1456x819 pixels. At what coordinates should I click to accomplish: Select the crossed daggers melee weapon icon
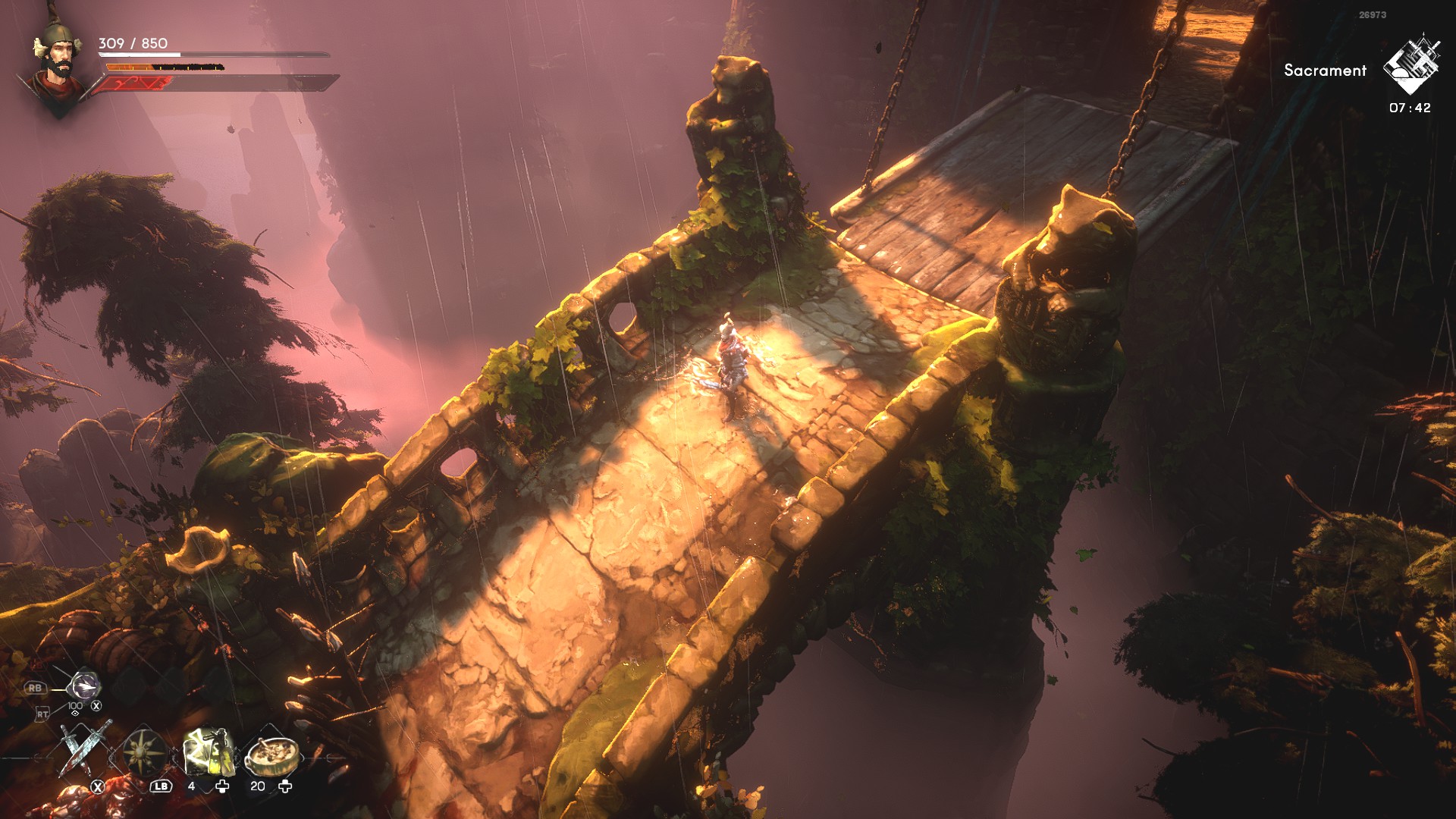click(82, 750)
